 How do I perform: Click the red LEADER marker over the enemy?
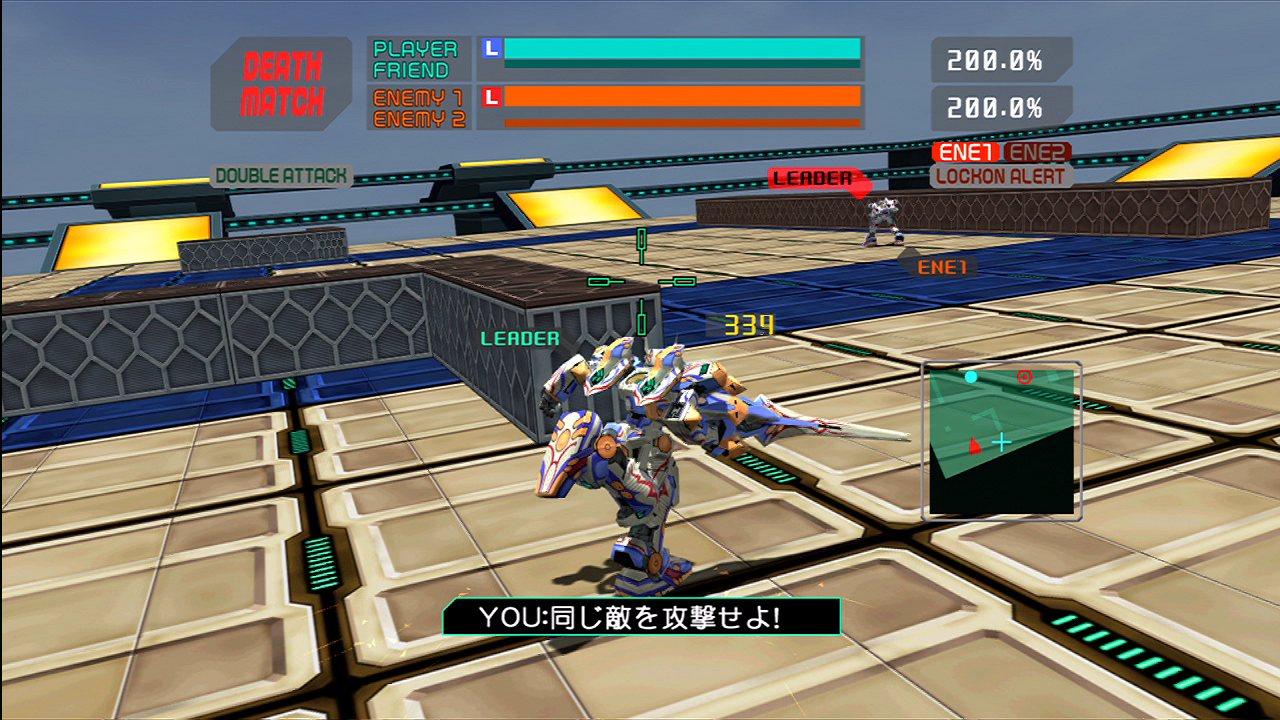pos(814,178)
